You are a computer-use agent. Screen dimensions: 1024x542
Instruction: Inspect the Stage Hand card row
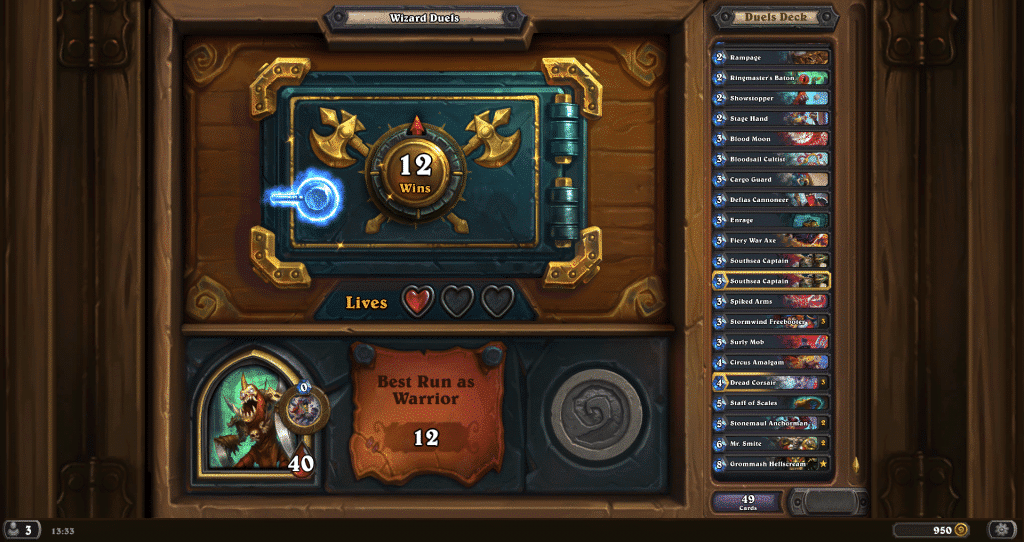tap(770, 119)
